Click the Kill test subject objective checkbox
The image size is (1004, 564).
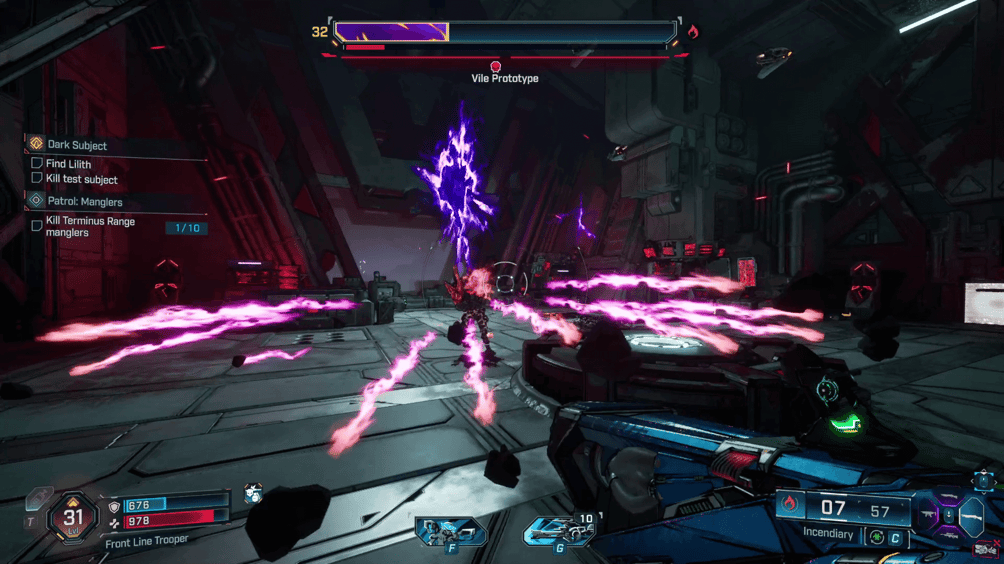click(37, 178)
